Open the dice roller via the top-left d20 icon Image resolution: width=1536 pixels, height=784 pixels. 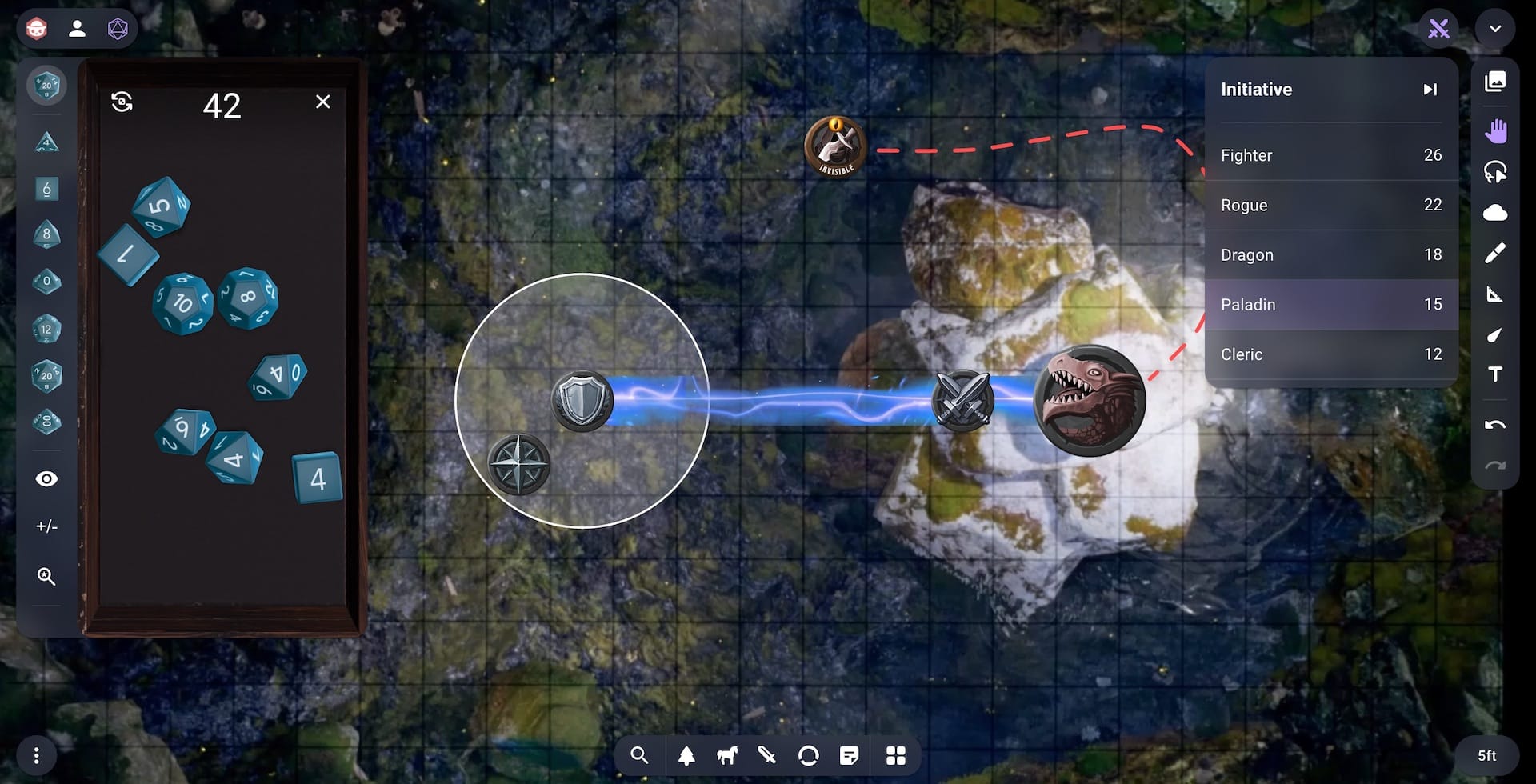click(118, 29)
